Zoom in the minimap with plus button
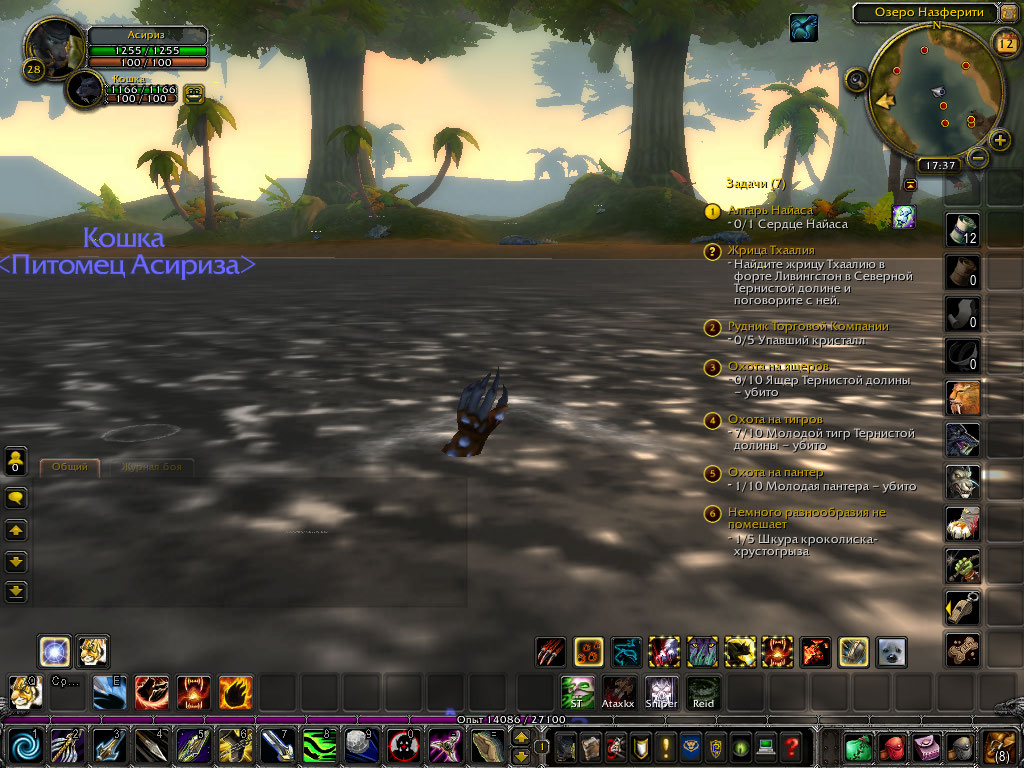 pos(1000,140)
